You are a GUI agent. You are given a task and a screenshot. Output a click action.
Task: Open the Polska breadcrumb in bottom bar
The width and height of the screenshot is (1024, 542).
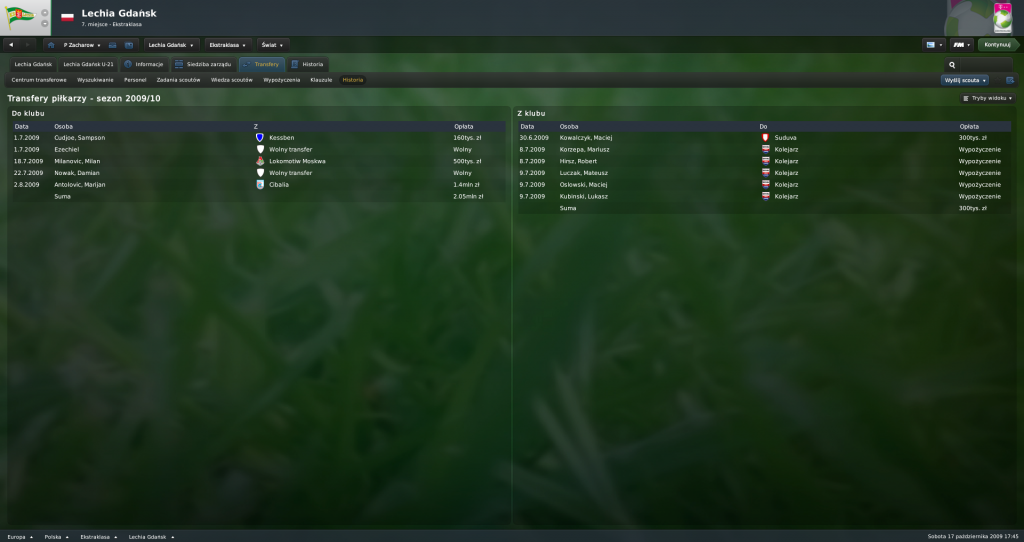[54, 537]
